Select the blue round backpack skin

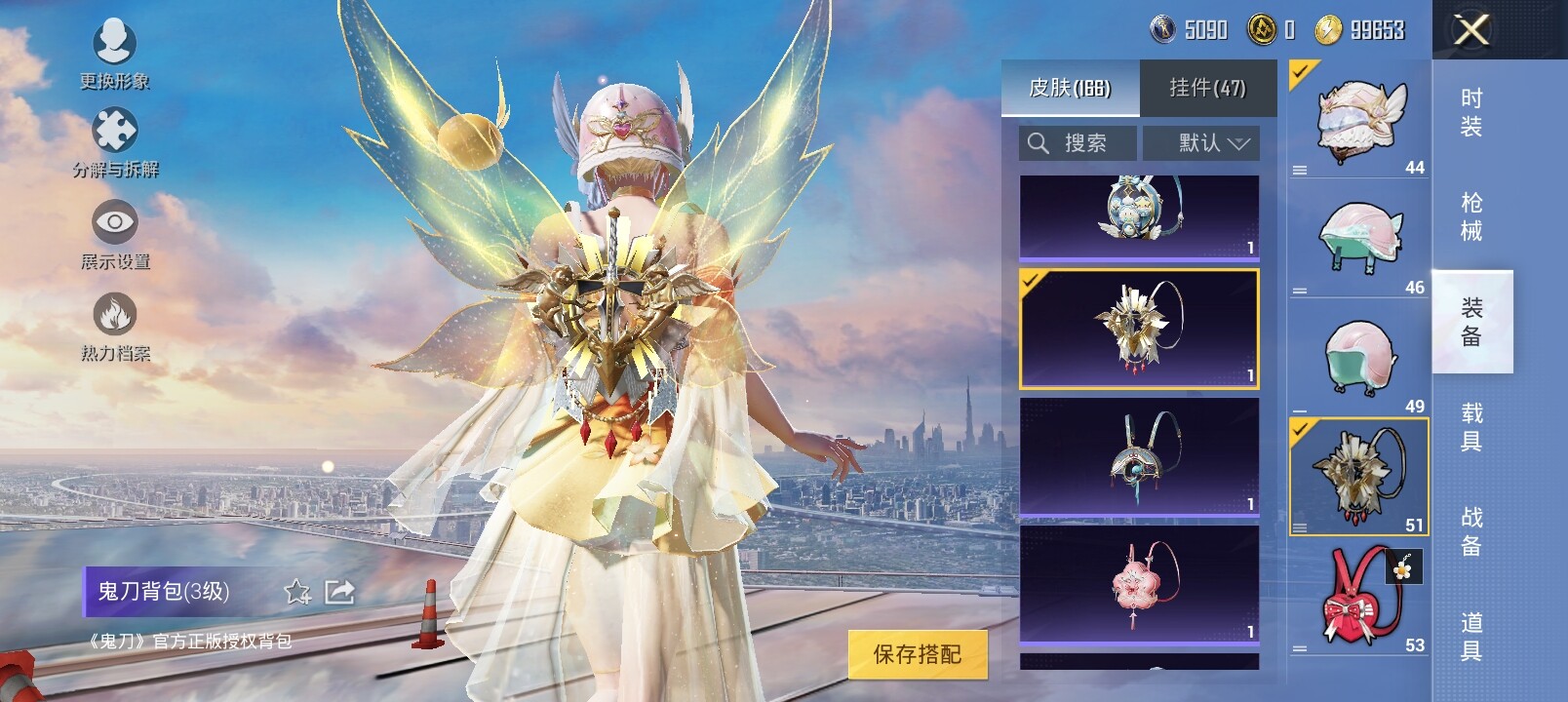(1139, 216)
